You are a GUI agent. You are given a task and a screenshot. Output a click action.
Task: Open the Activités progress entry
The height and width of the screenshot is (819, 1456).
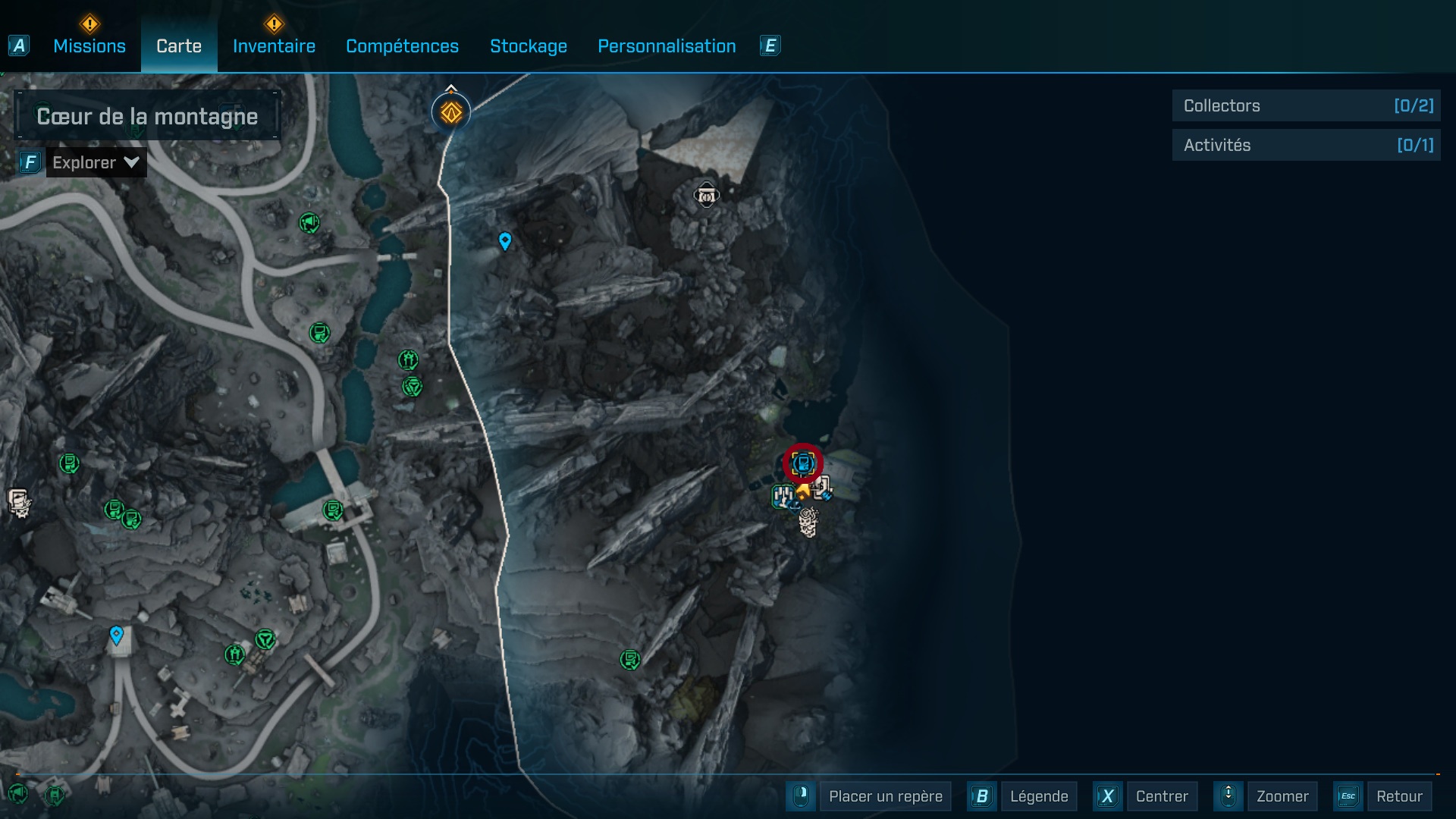tap(1306, 146)
